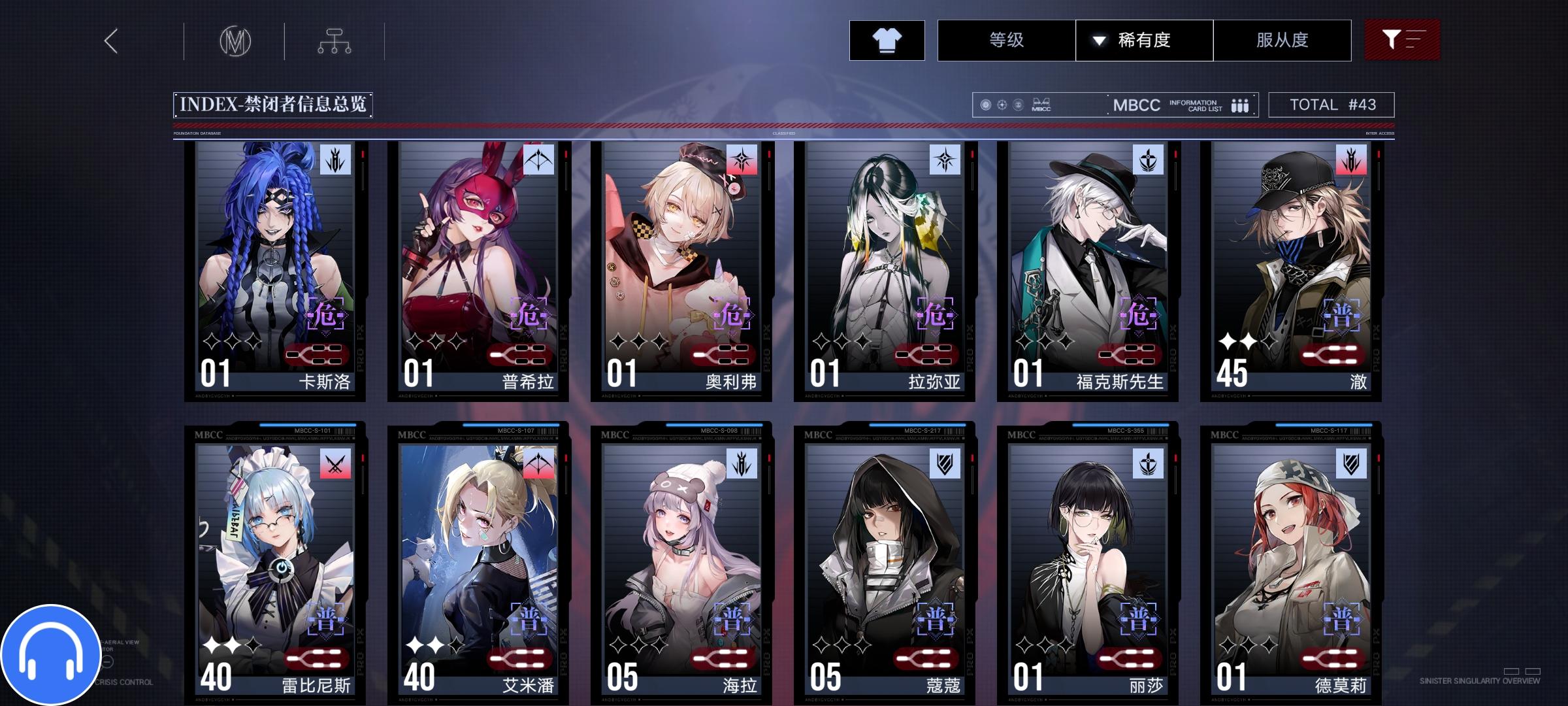Open the outfit/costume filter icon
The height and width of the screenshot is (706, 1568).
[x=887, y=40]
